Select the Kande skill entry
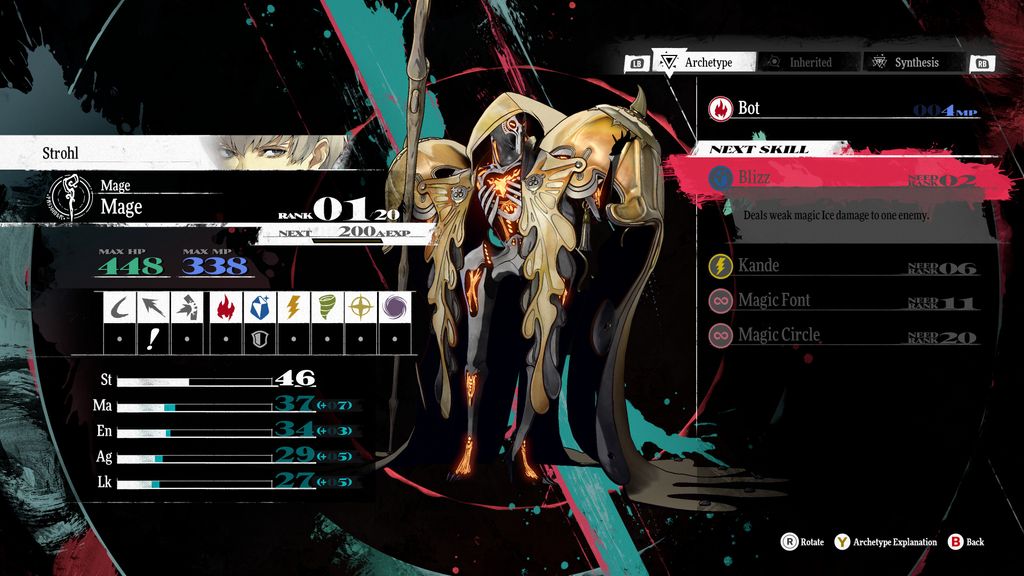 [840, 266]
